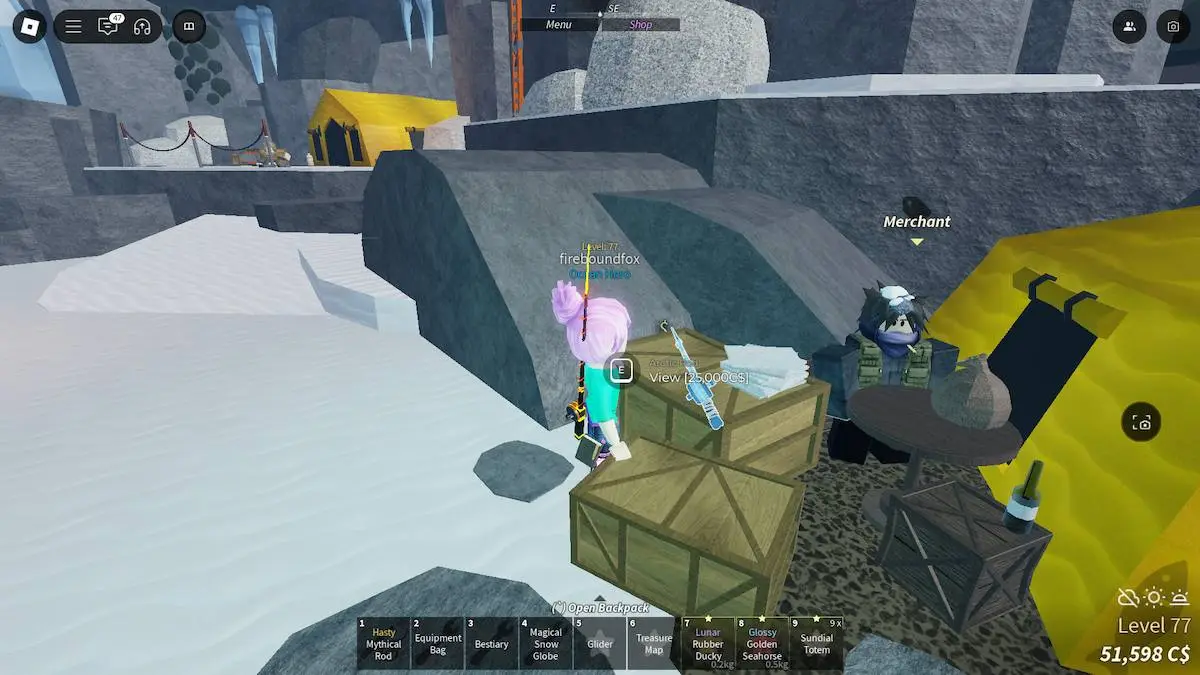Open the Roblox logo menu
Screen dimensions: 1200x675
click(29, 26)
